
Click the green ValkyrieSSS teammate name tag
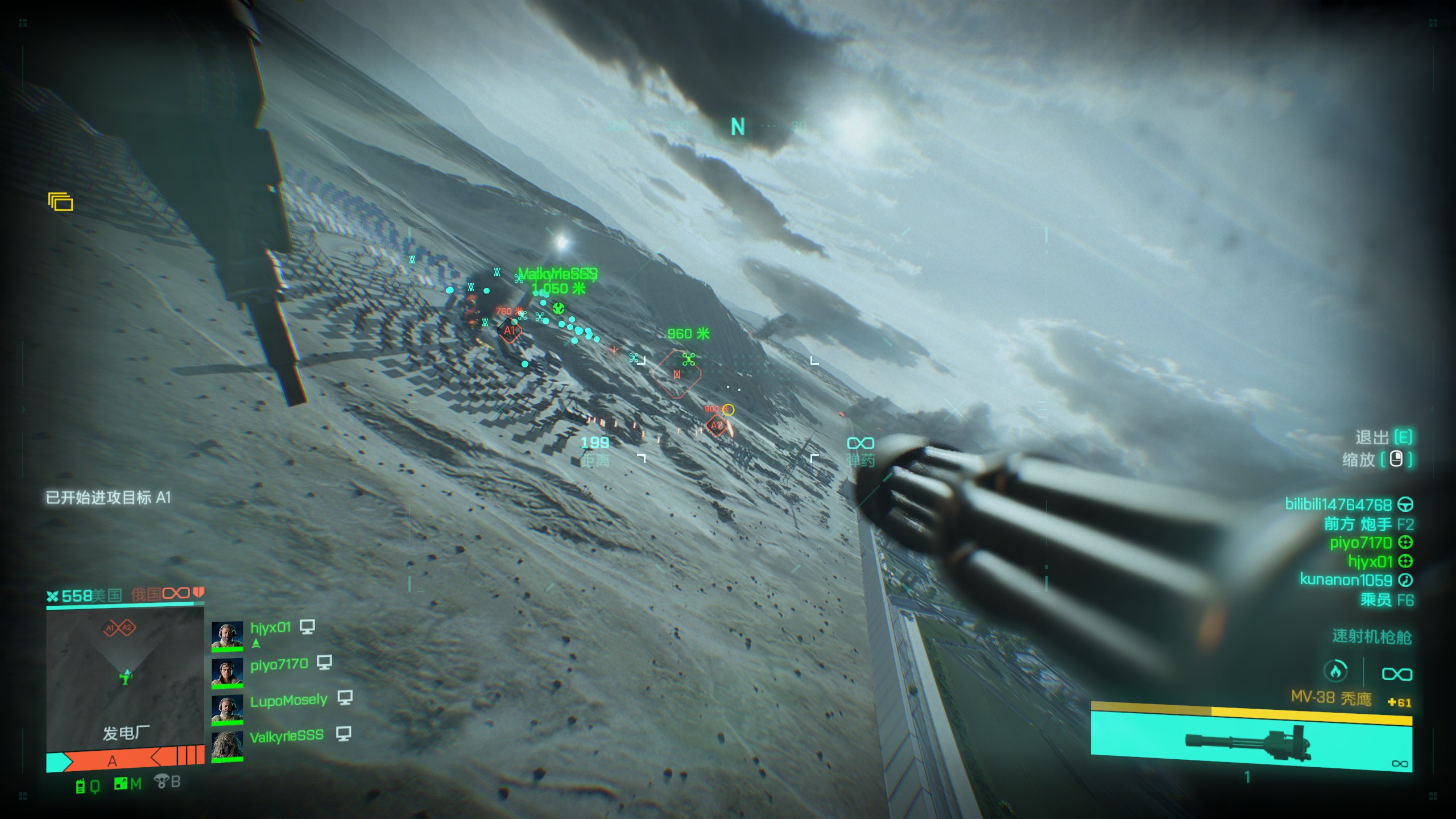tap(557, 274)
